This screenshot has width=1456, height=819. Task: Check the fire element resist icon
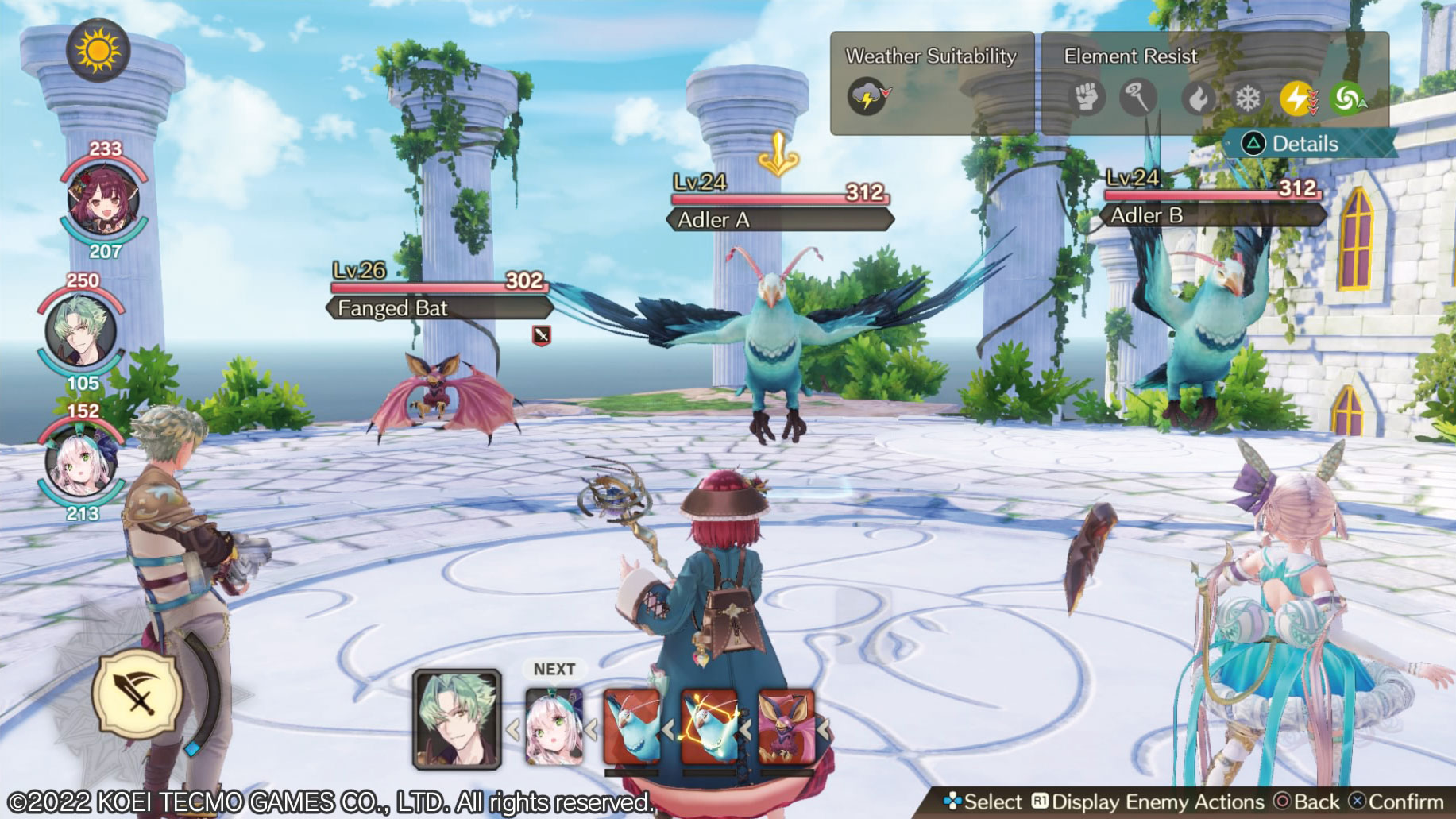1198,99
